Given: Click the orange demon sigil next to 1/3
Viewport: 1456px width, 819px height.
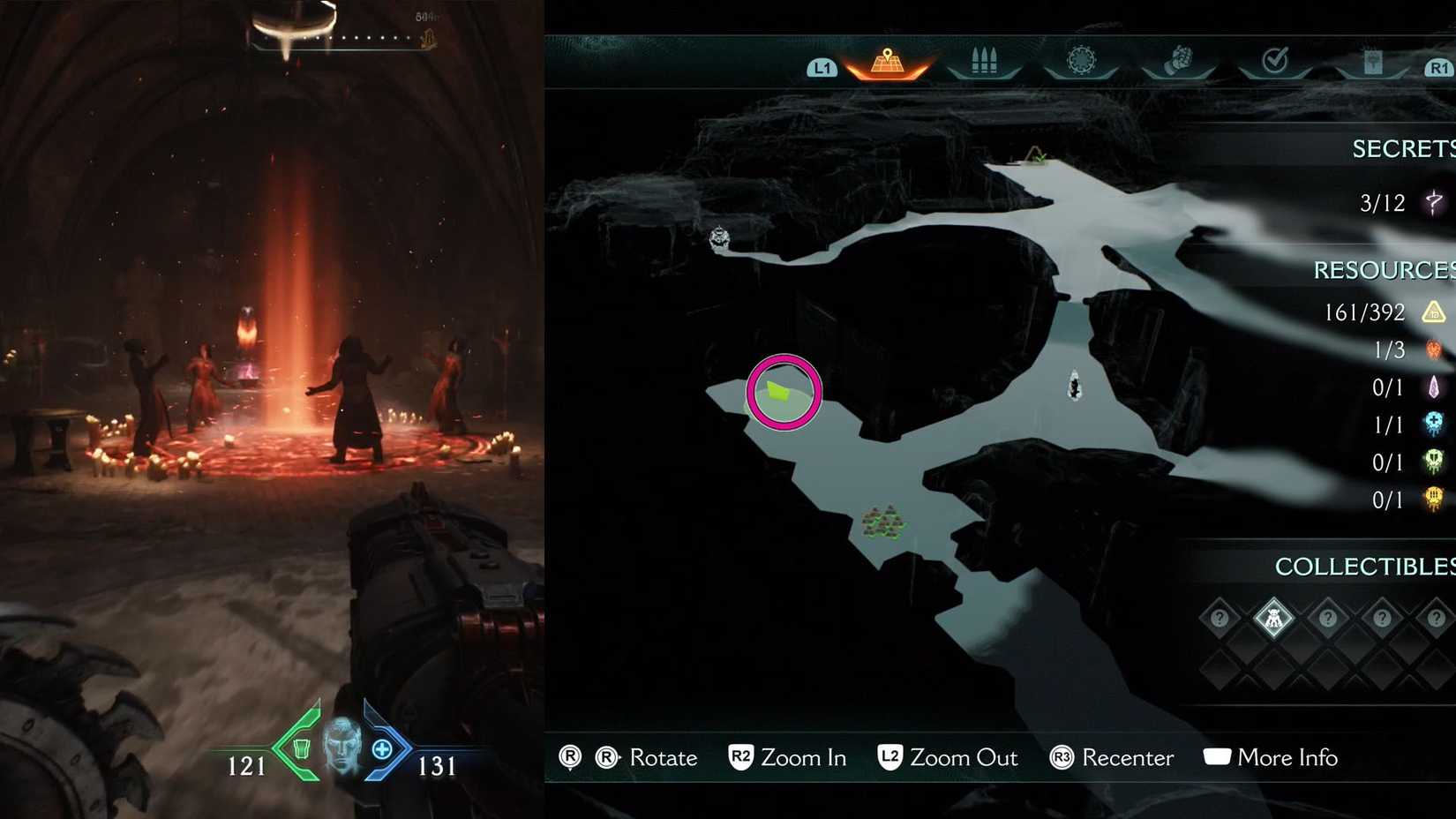Looking at the screenshot, I should click(x=1433, y=350).
